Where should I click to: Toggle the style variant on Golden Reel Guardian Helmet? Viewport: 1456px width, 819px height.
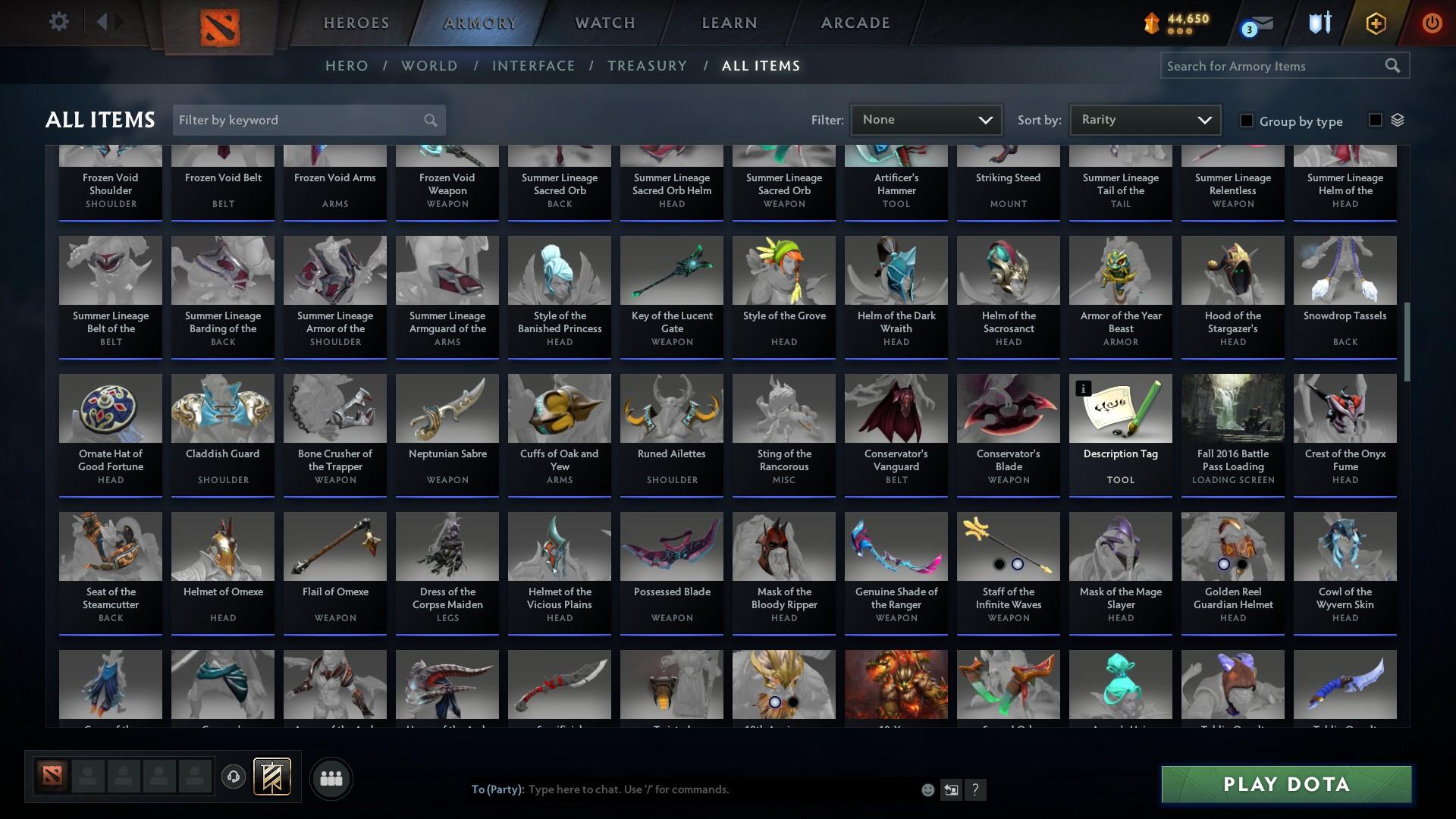(1225, 564)
